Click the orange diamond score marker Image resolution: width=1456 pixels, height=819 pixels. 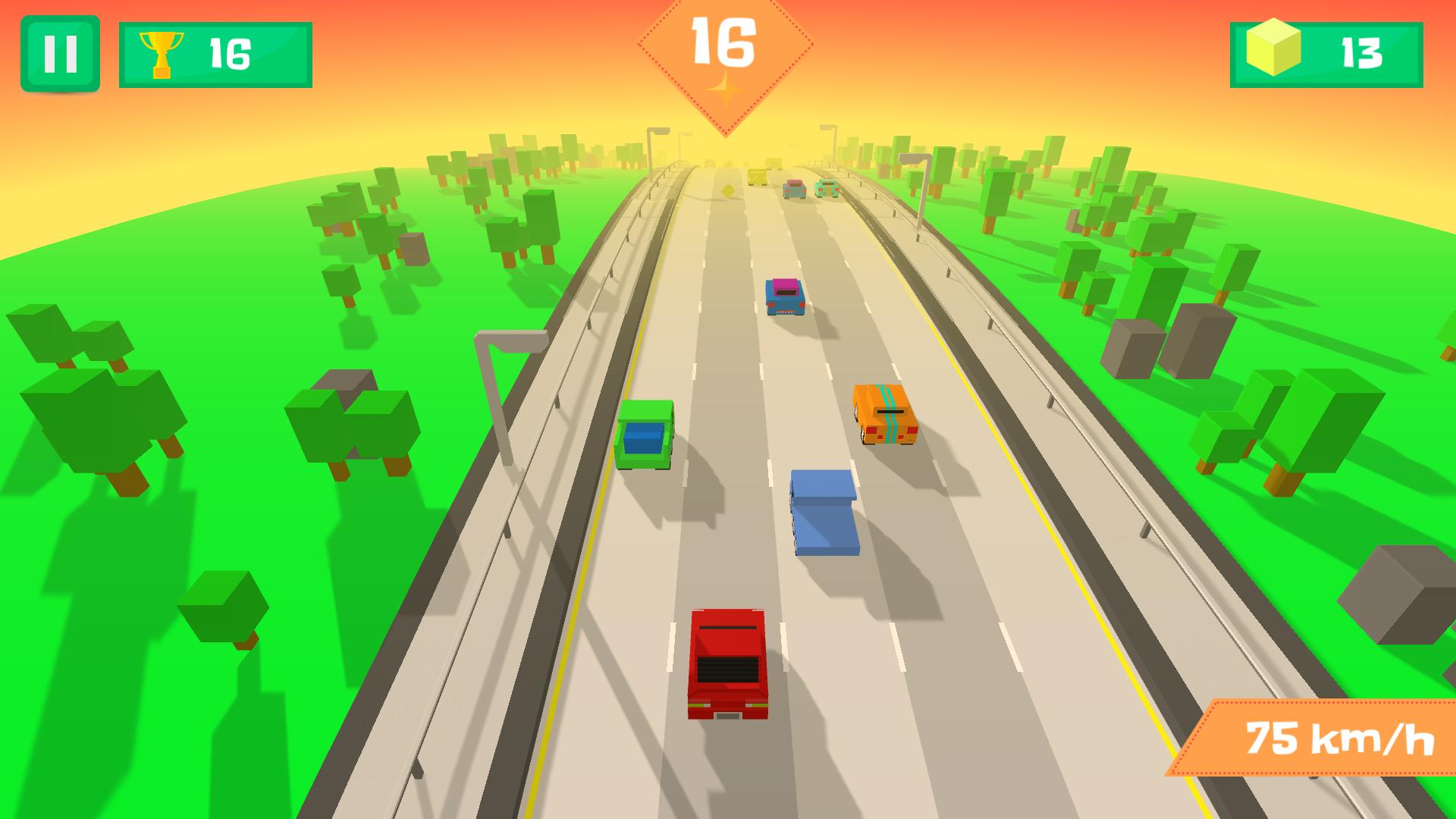pos(726,47)
